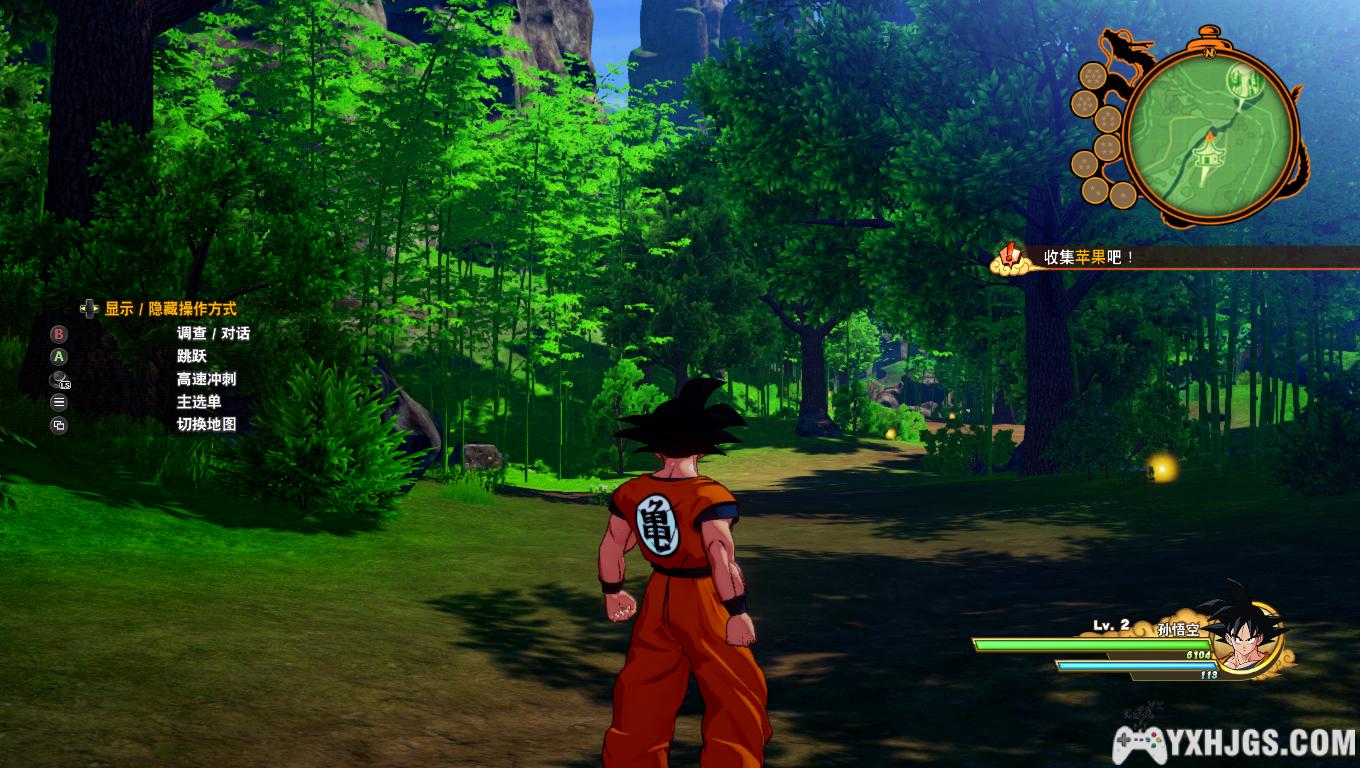Viewport: 1360px width, 768px height.
Task: Click the pagoda house marker on minimap
Action: pyautogui.click(x=1207, y=156)
